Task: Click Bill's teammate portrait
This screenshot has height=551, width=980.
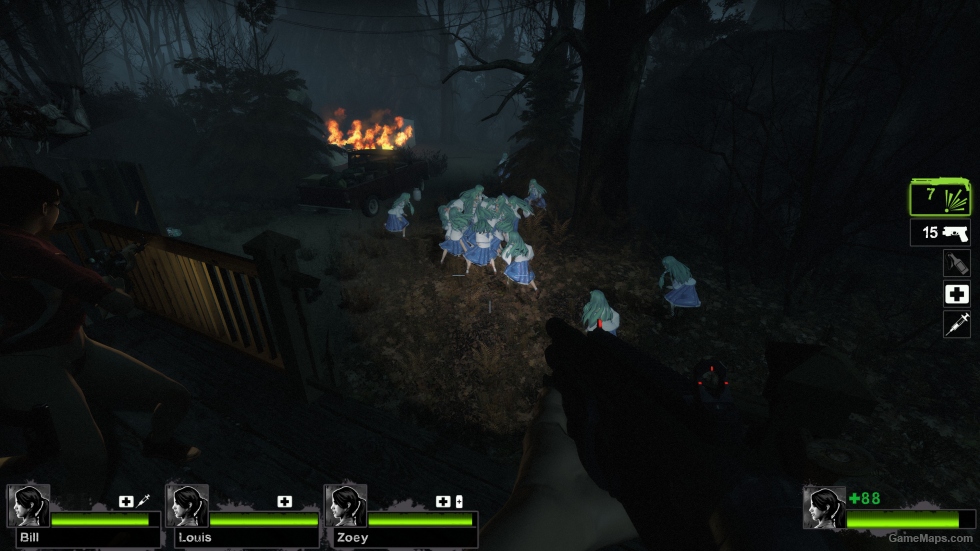Action: (x=28, y=506)
